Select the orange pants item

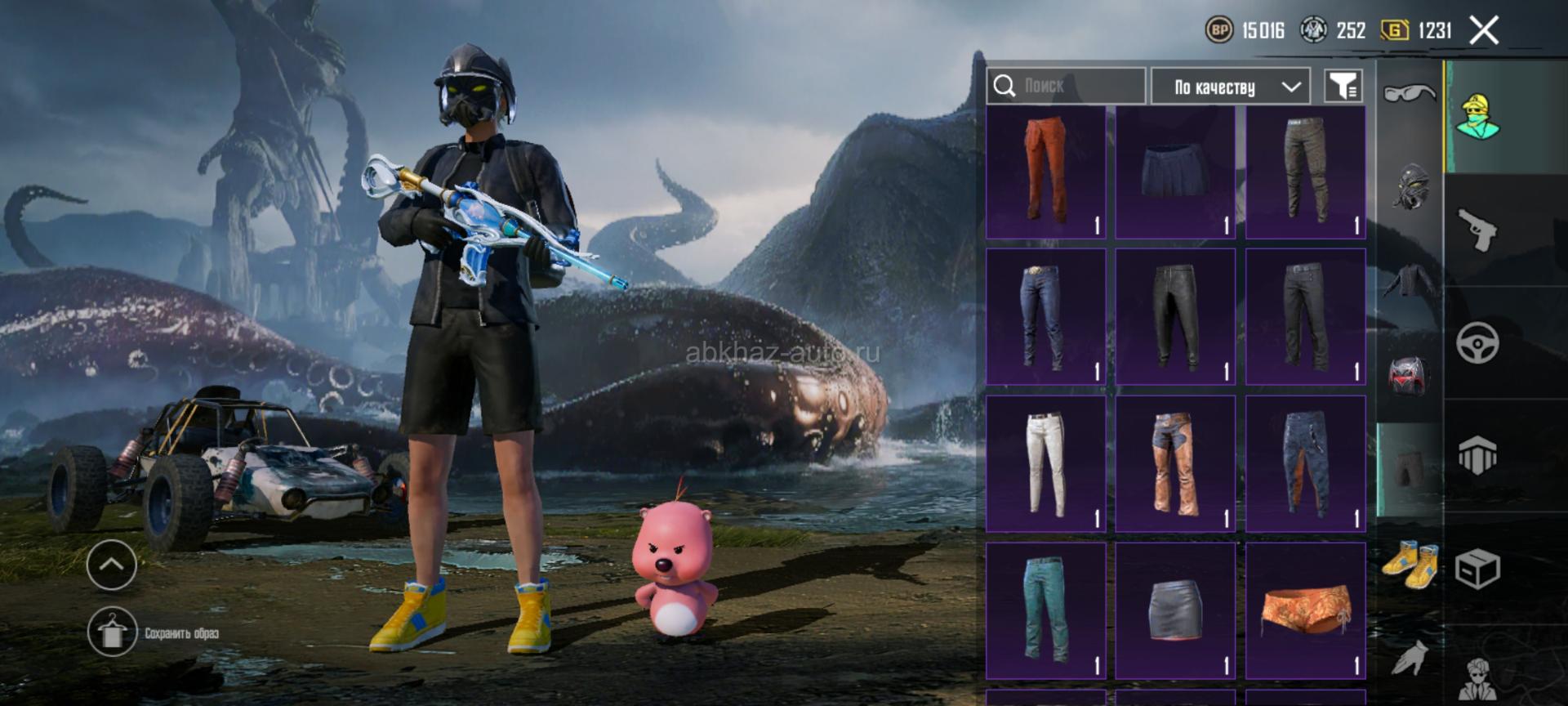(x=1045, y=172)
